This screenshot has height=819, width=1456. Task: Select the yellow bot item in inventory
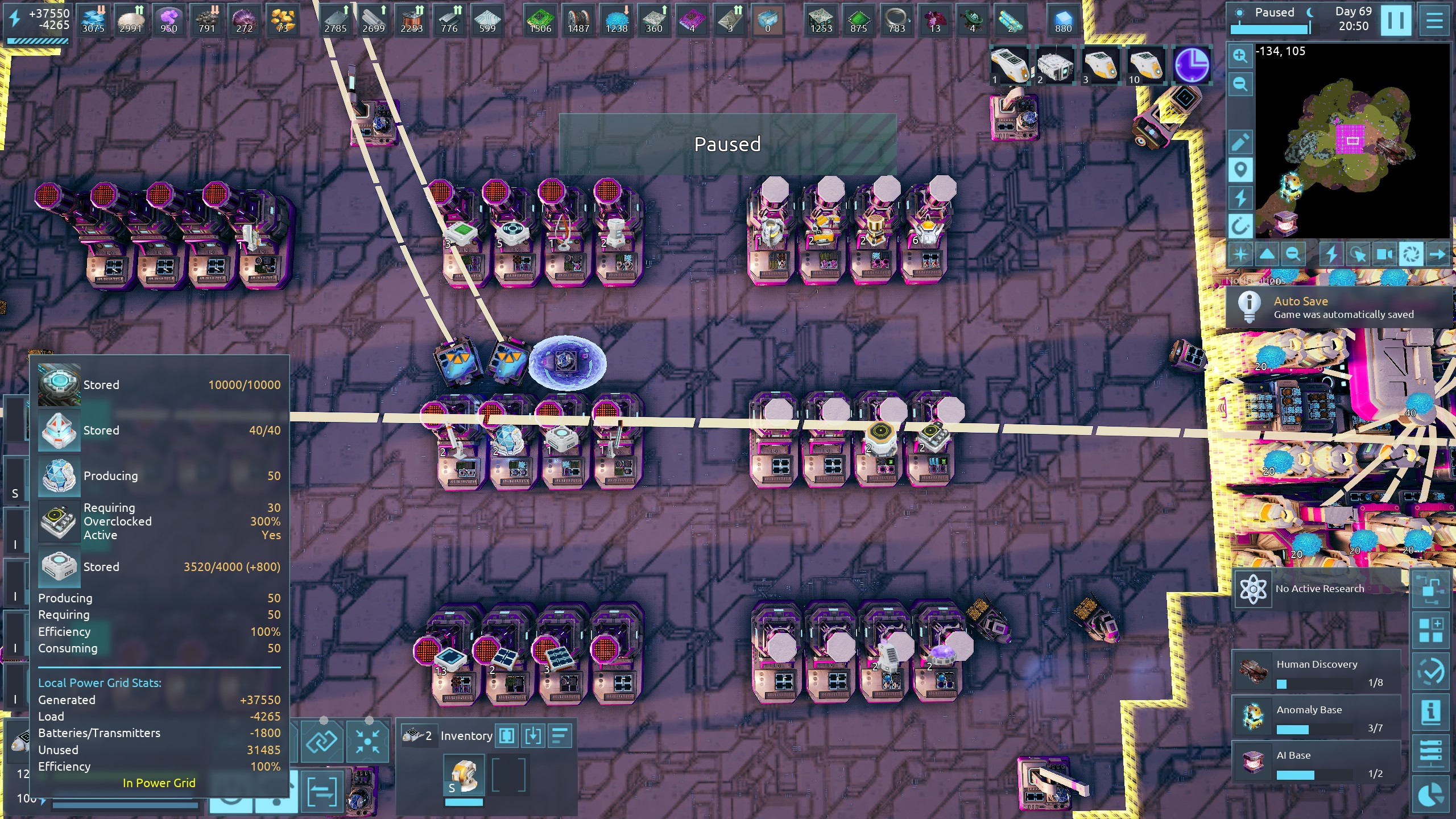(464, 776)
